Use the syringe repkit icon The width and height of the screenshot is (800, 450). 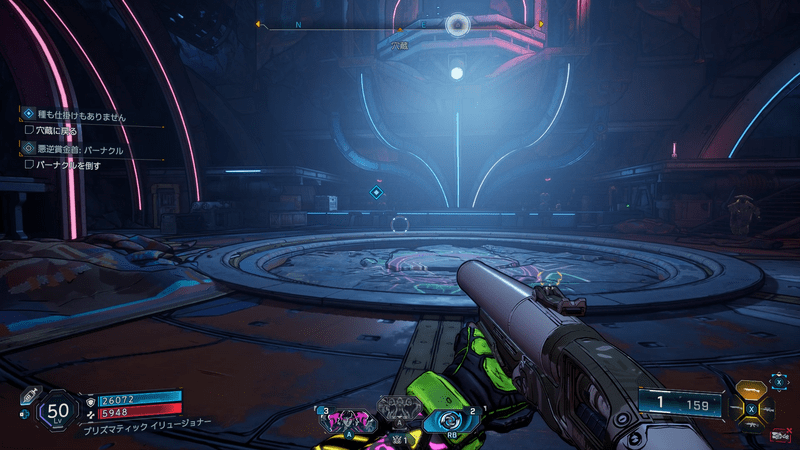tap(28, 395)
